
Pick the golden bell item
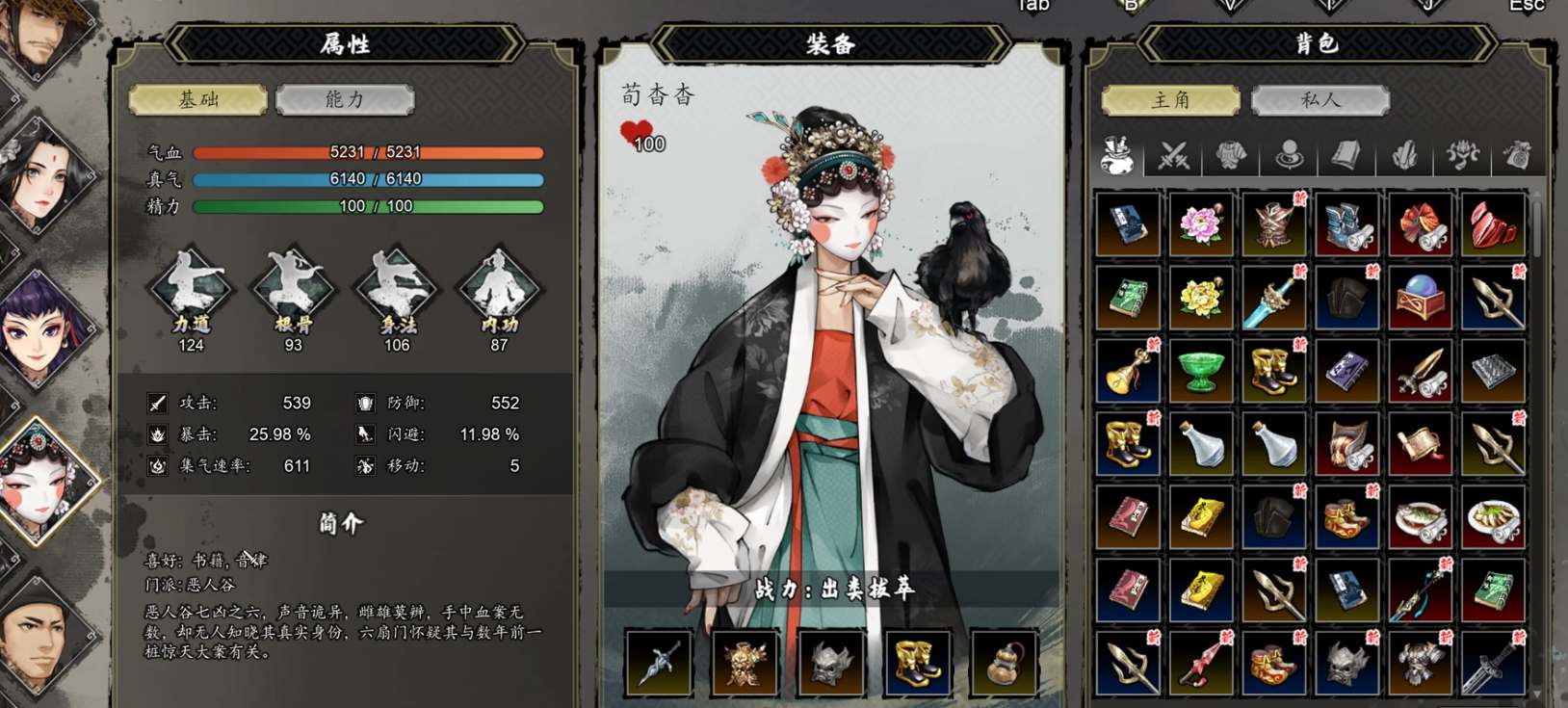[x=1128, y=372]
